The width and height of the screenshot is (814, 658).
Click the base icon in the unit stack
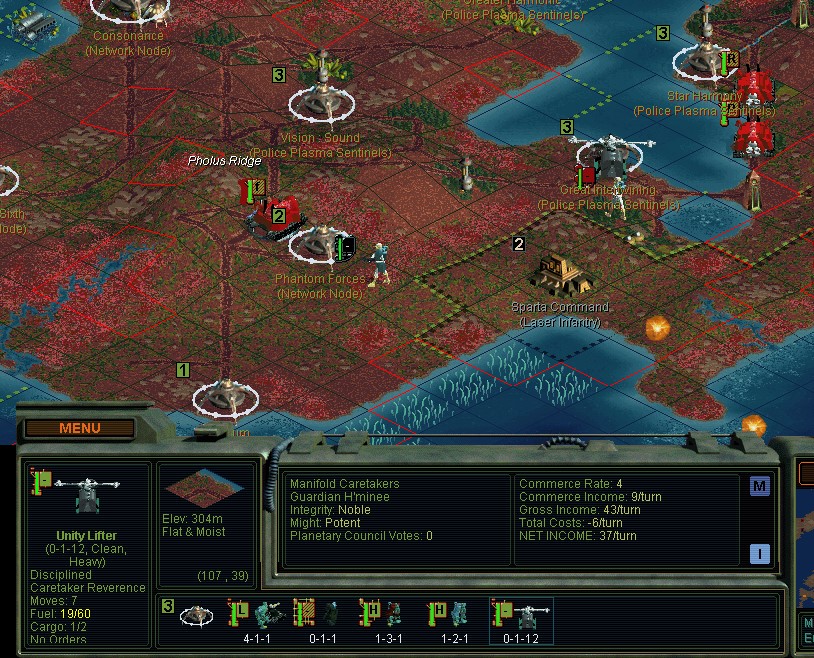pos(196,614)
